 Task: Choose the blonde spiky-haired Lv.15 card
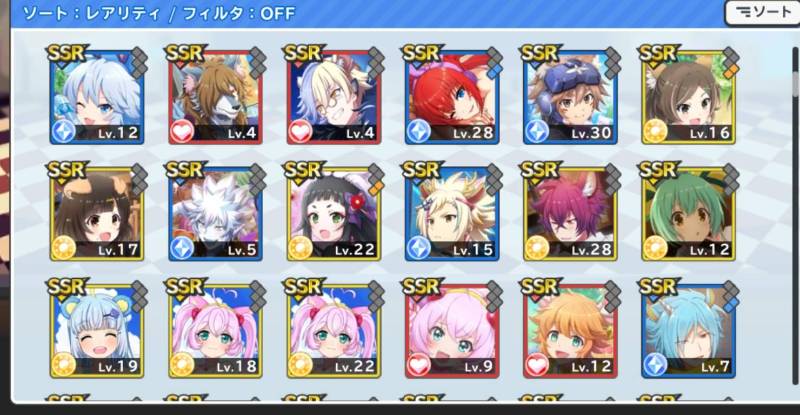[450, 213]
